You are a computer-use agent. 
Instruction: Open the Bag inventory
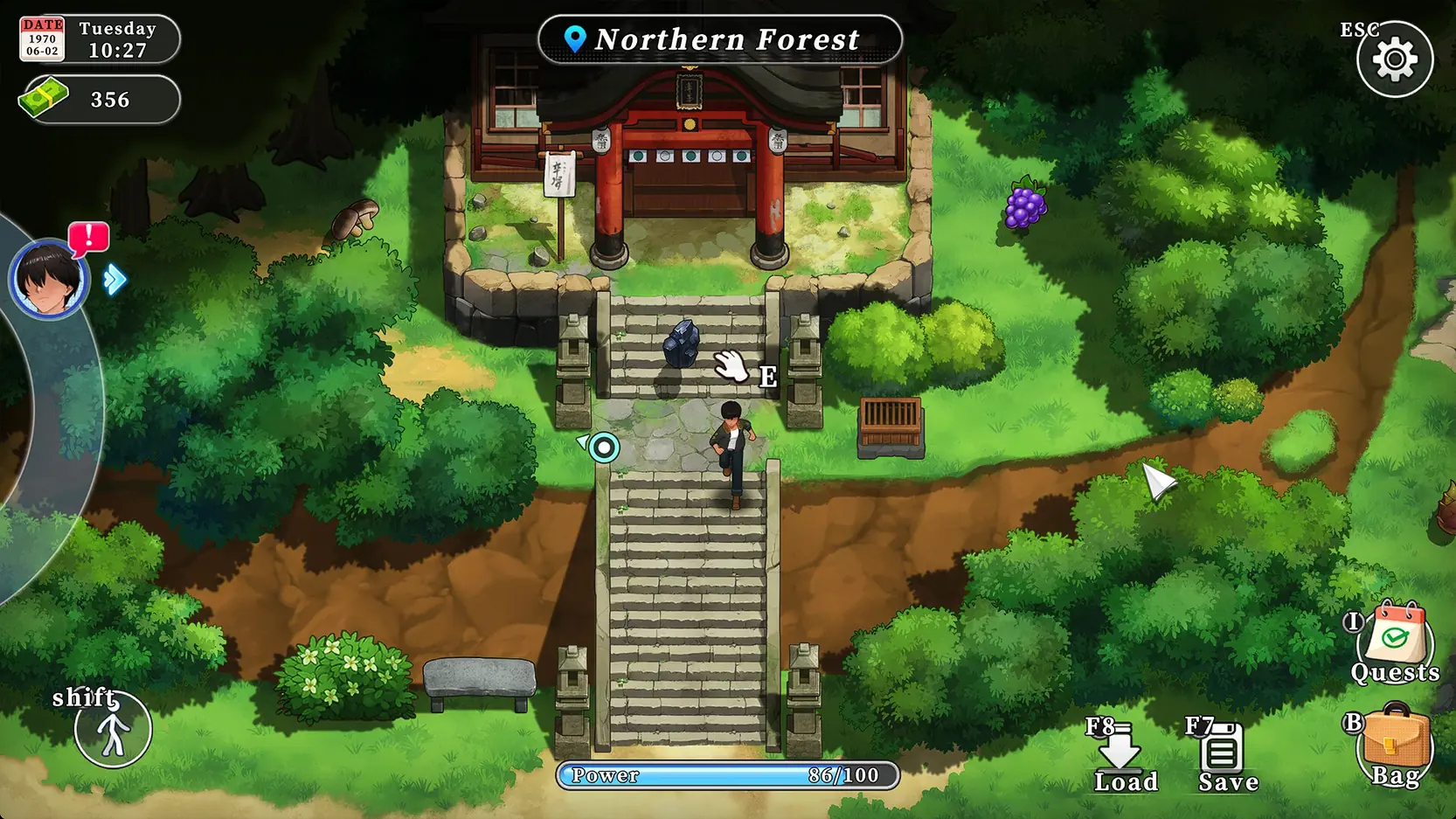[1395, 745]
